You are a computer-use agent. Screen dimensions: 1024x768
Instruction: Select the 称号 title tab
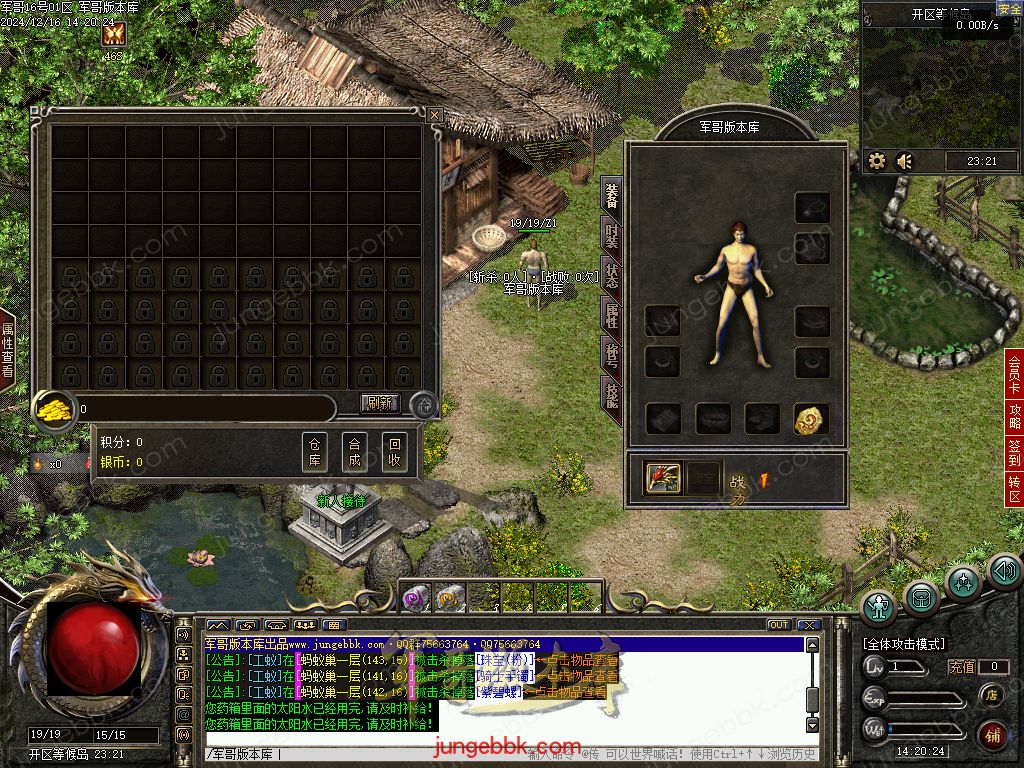coord(612,356)
